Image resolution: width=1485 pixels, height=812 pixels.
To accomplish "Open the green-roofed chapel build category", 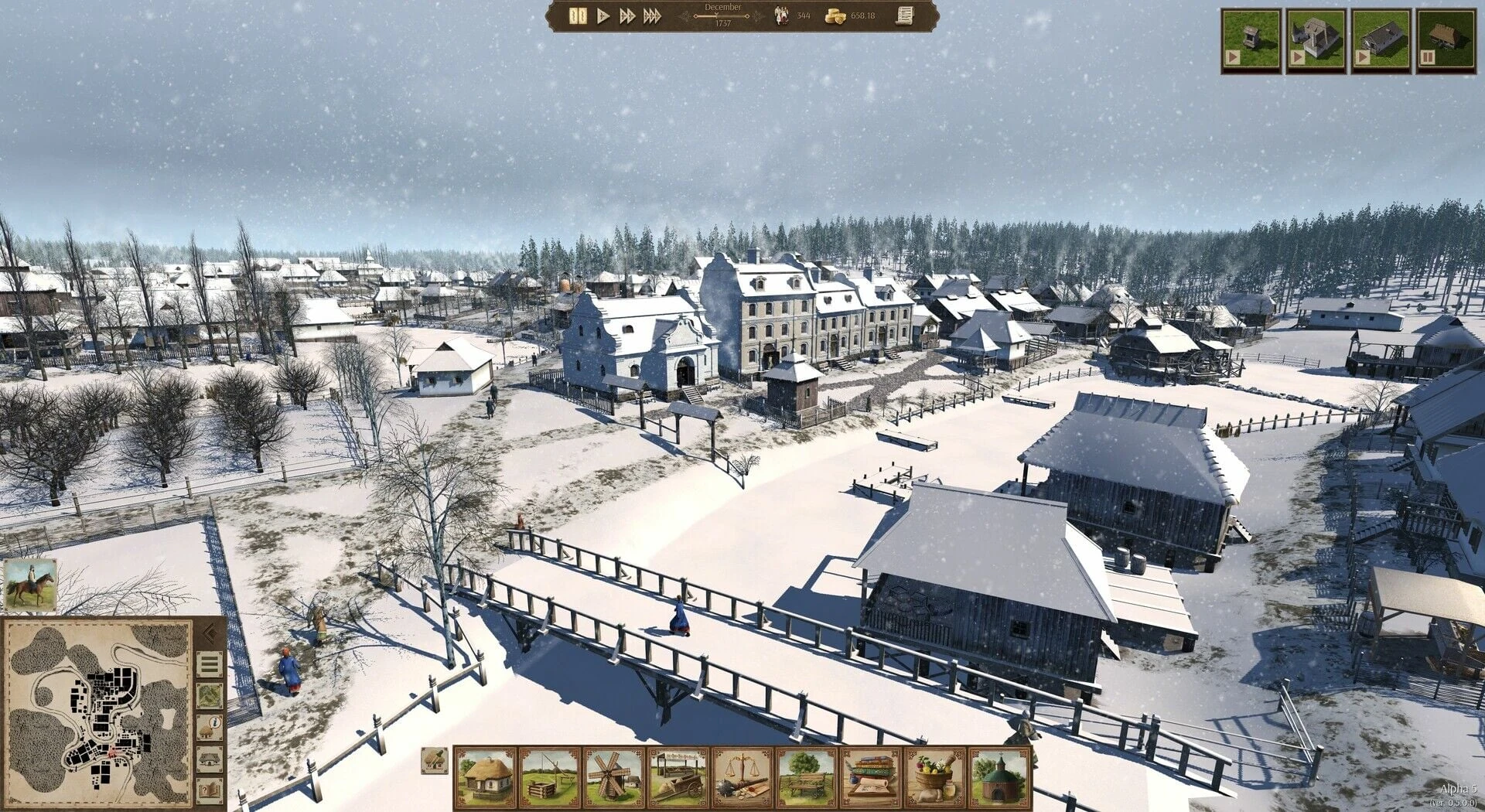I will click(x=999, y=778).
